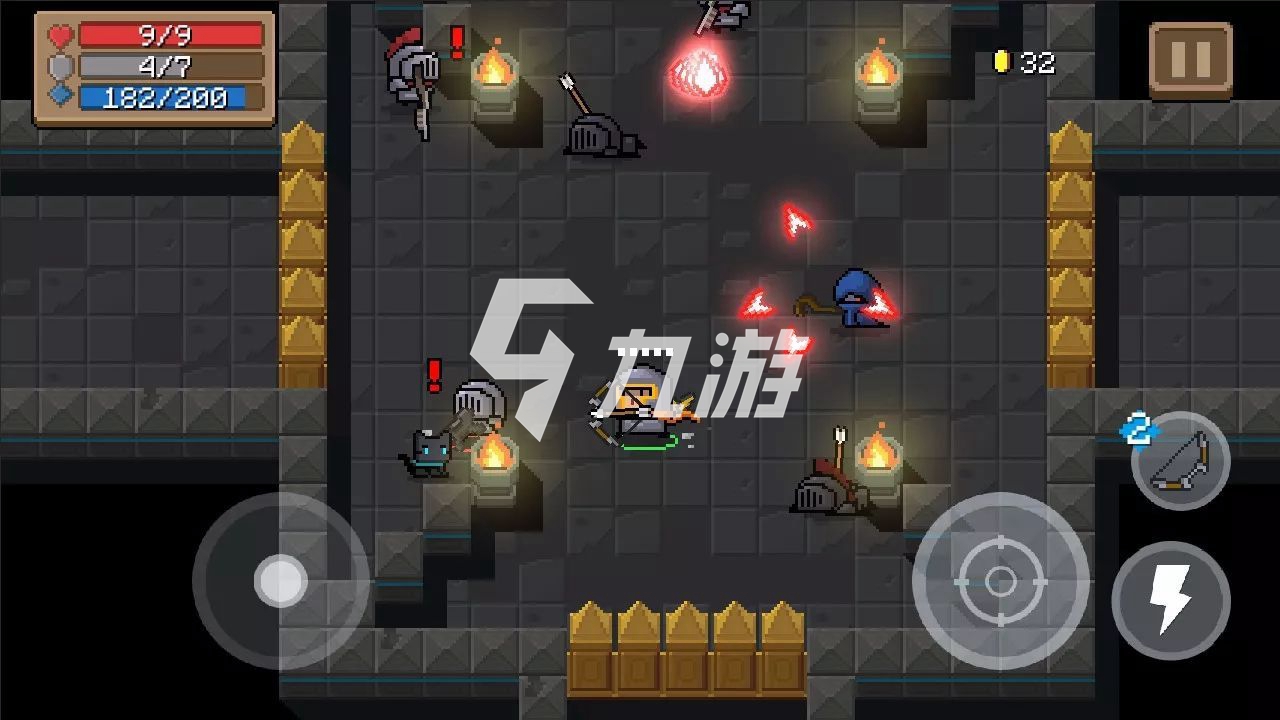Screen dimensions: 1280x720
Task: Tap the gold coin icon near the counter
Action: point(1001,61)
